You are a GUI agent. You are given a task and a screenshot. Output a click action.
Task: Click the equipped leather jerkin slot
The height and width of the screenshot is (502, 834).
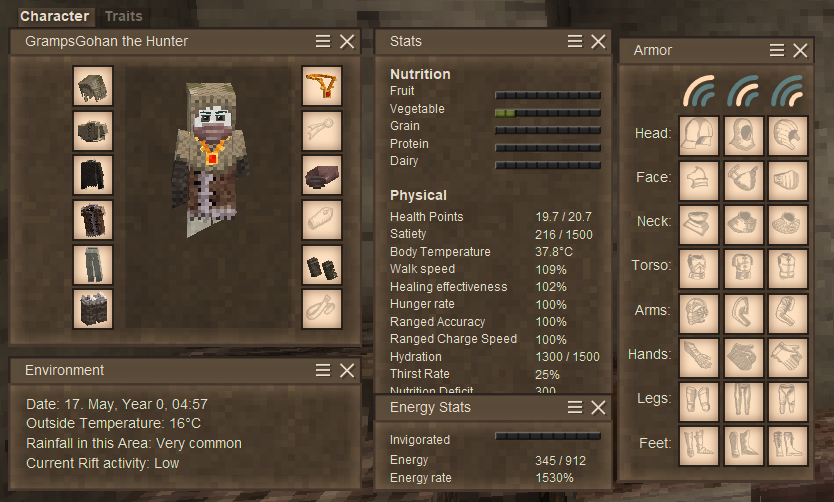pyautogui.click(x=93, y=220)
